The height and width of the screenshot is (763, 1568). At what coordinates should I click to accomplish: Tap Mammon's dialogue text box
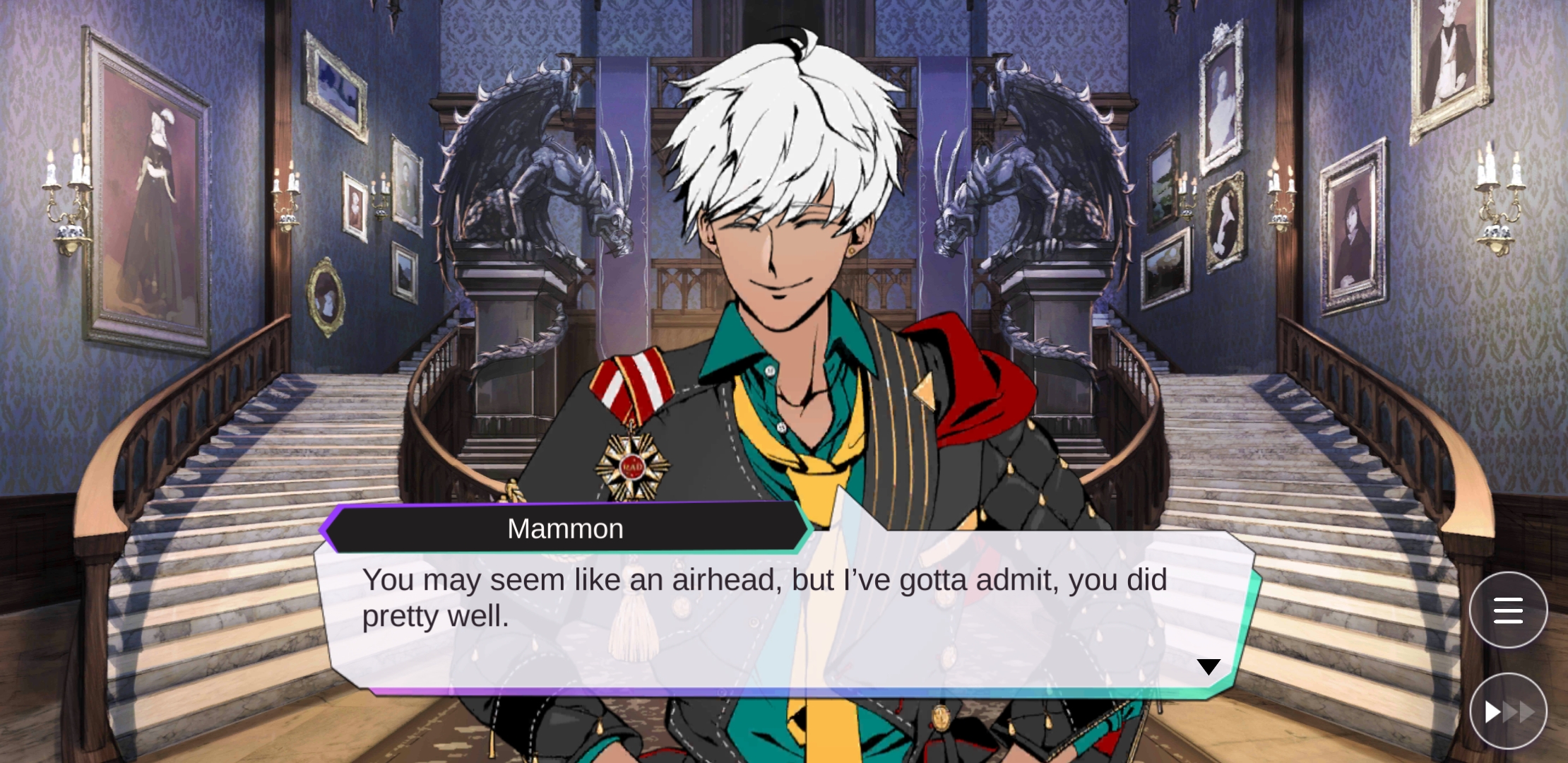[777, 615]
